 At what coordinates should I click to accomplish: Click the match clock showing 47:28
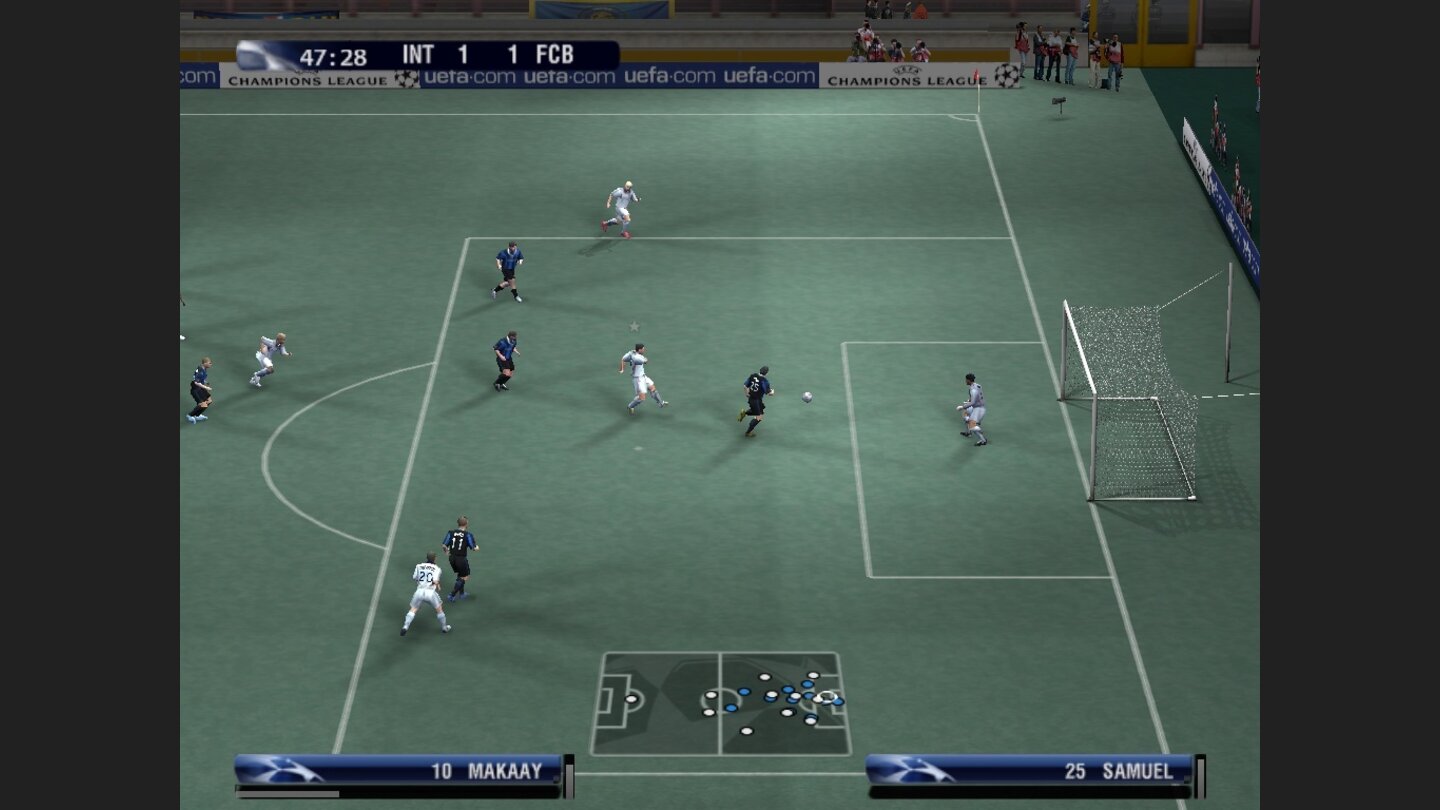pos(335,55)
